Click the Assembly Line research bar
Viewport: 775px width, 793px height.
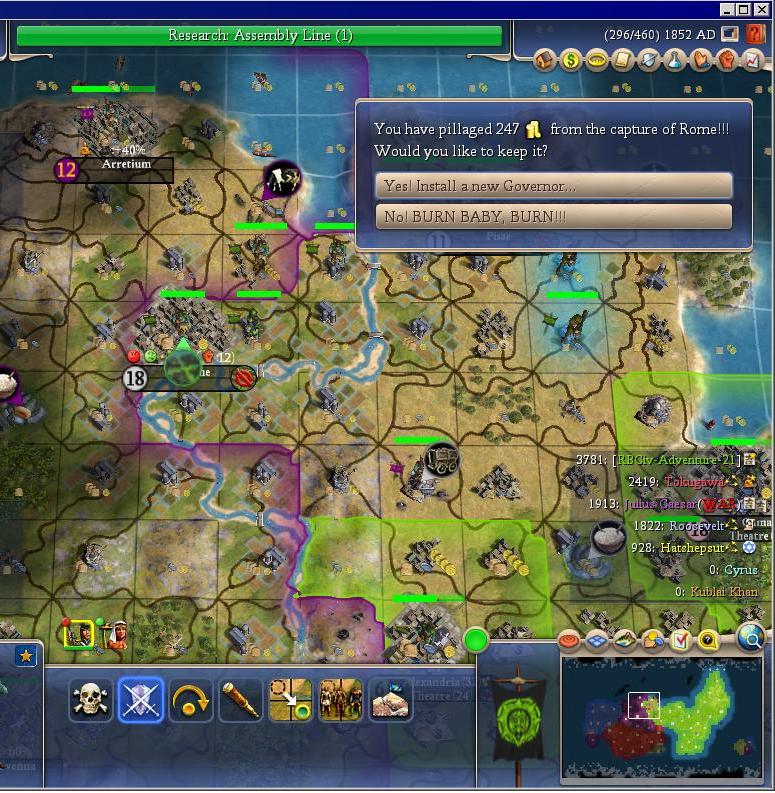pos(259,36)
